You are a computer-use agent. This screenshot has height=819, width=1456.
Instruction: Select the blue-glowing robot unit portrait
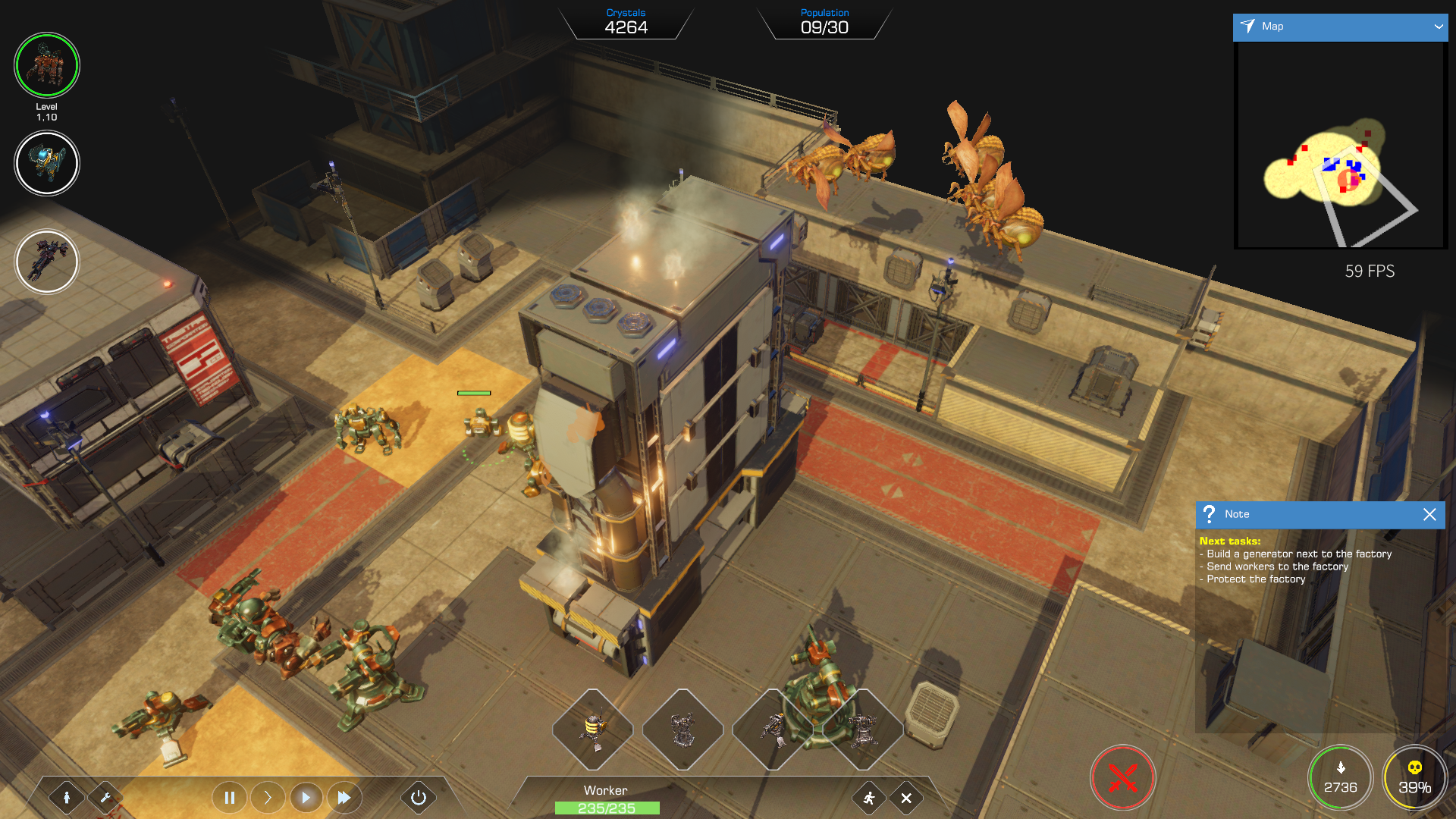click(x=47, y=163)
